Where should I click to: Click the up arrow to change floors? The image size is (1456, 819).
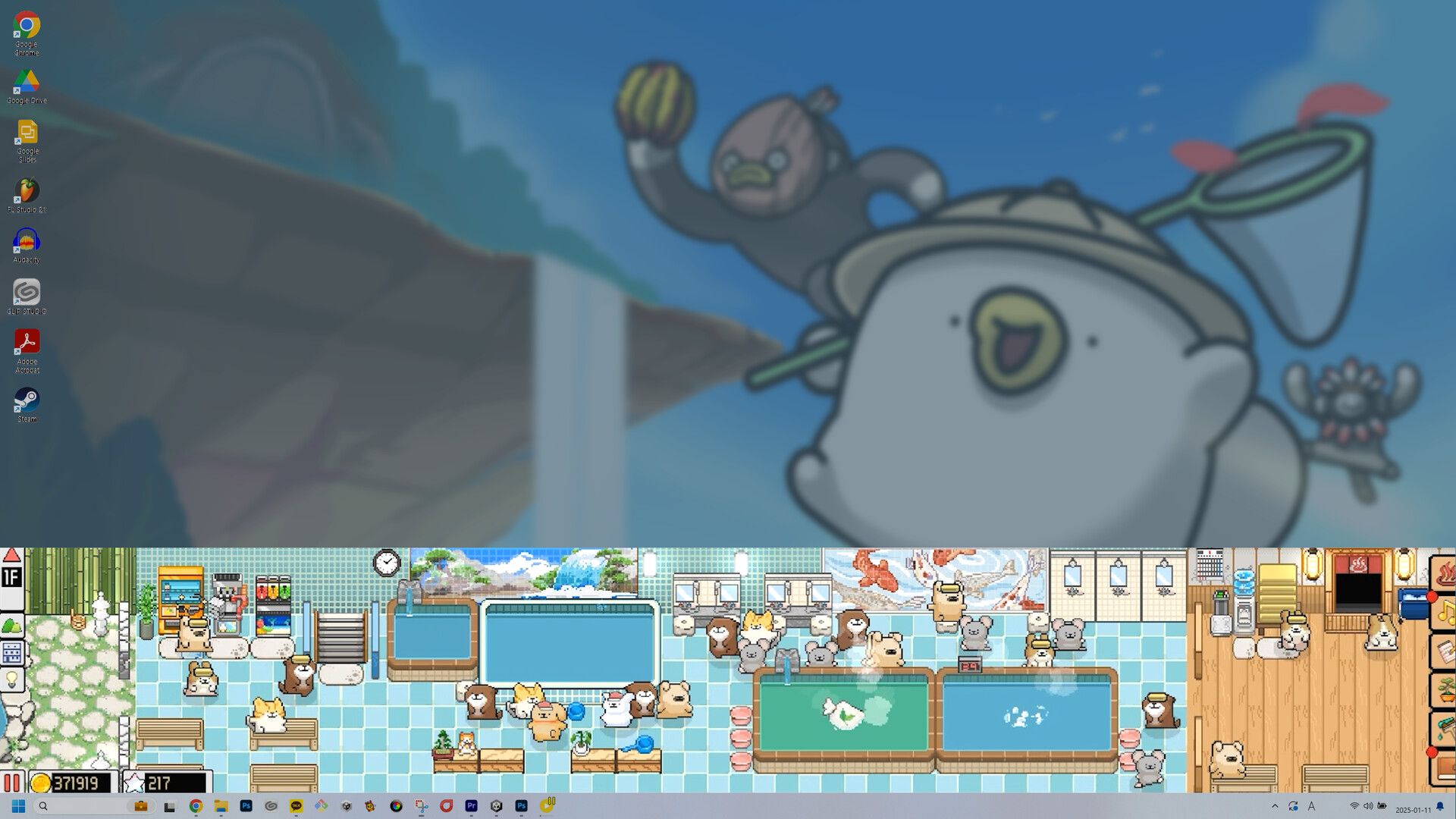11,556
